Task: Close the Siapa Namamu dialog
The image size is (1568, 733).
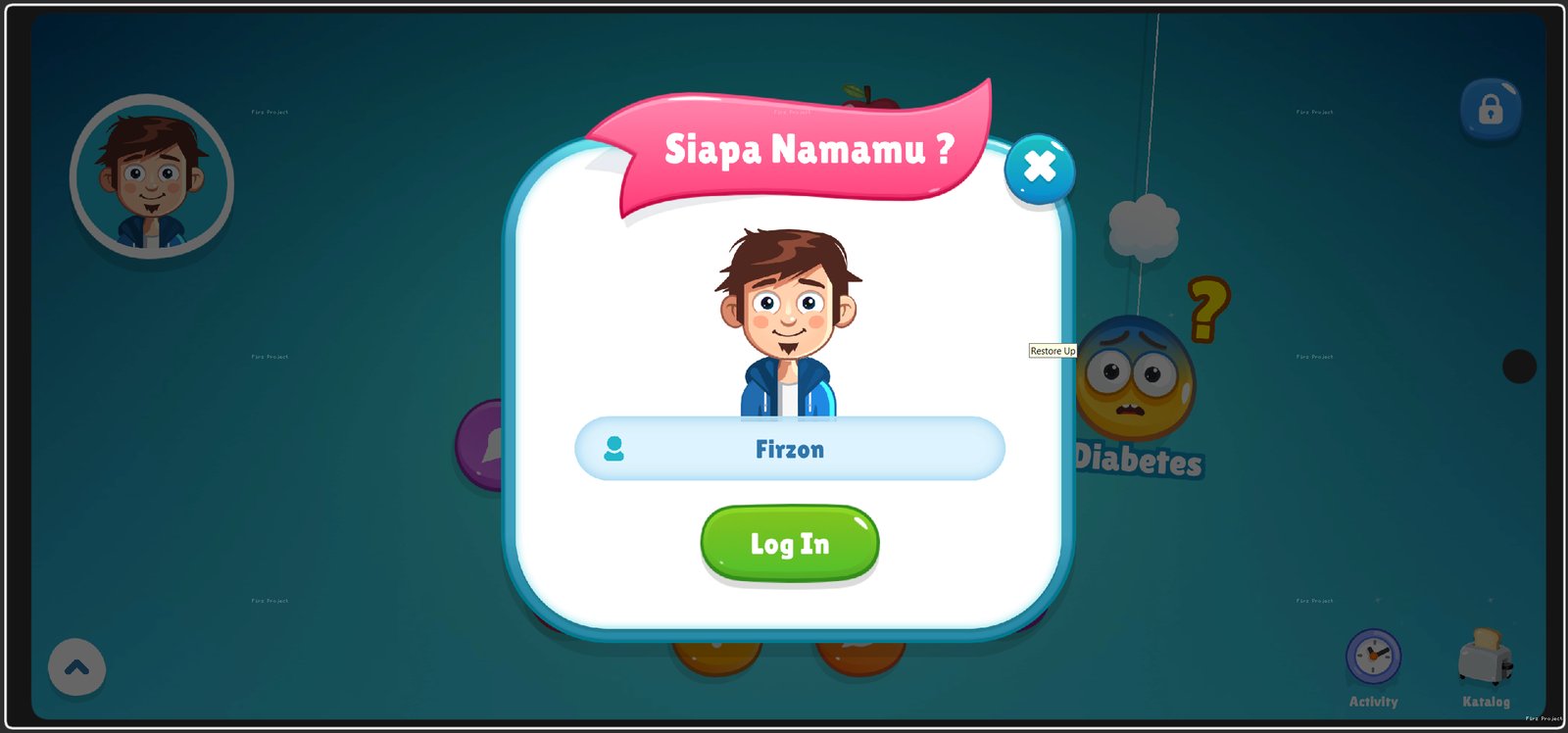Action: click(x=1039, y=169)
